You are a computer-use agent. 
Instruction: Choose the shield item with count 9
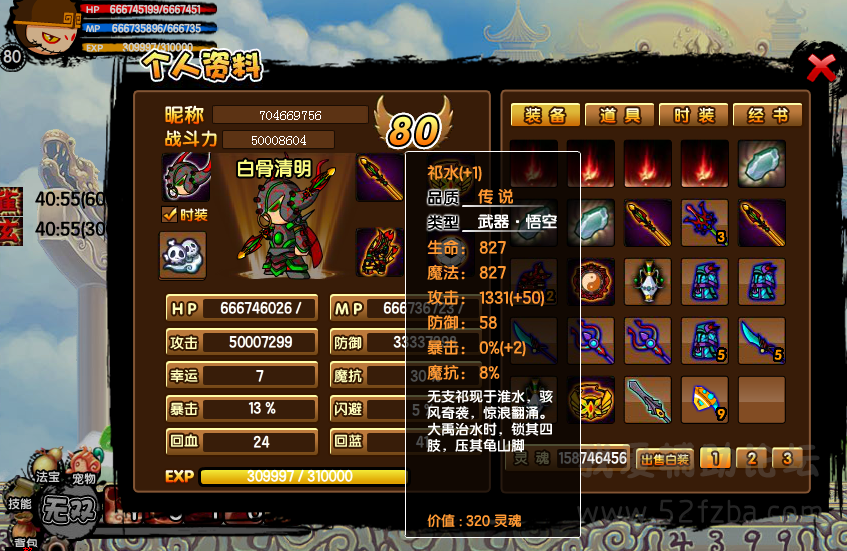pyautogui.click(x=705, y=399)
